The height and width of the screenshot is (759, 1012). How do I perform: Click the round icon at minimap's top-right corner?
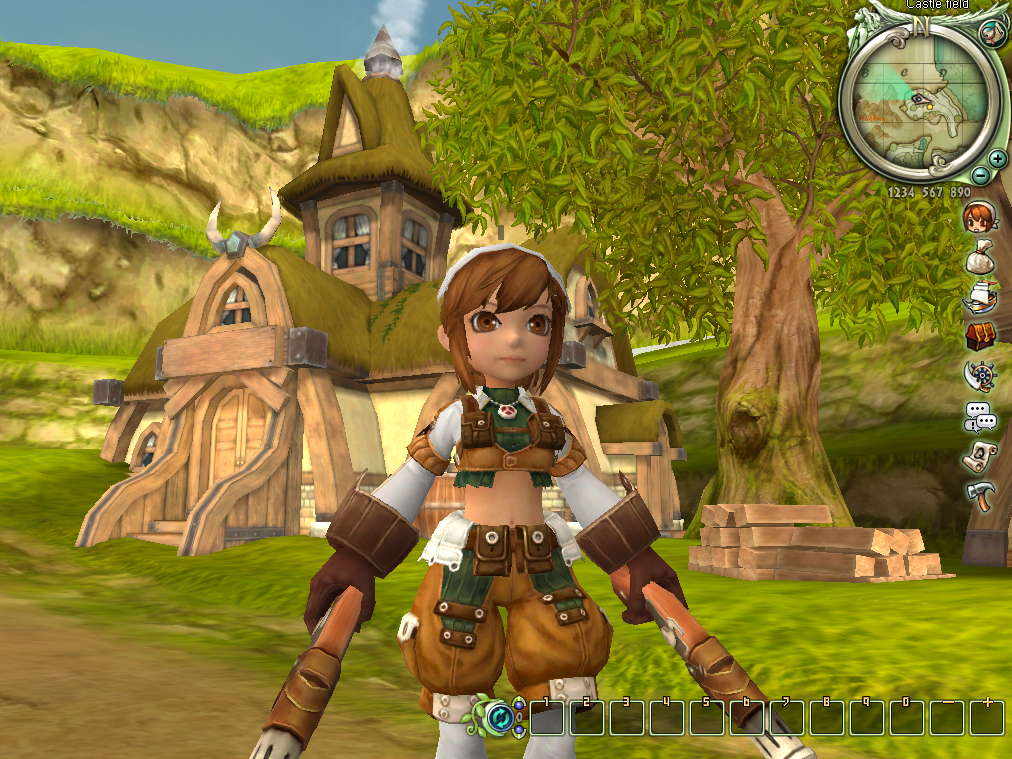click(990, 33)
